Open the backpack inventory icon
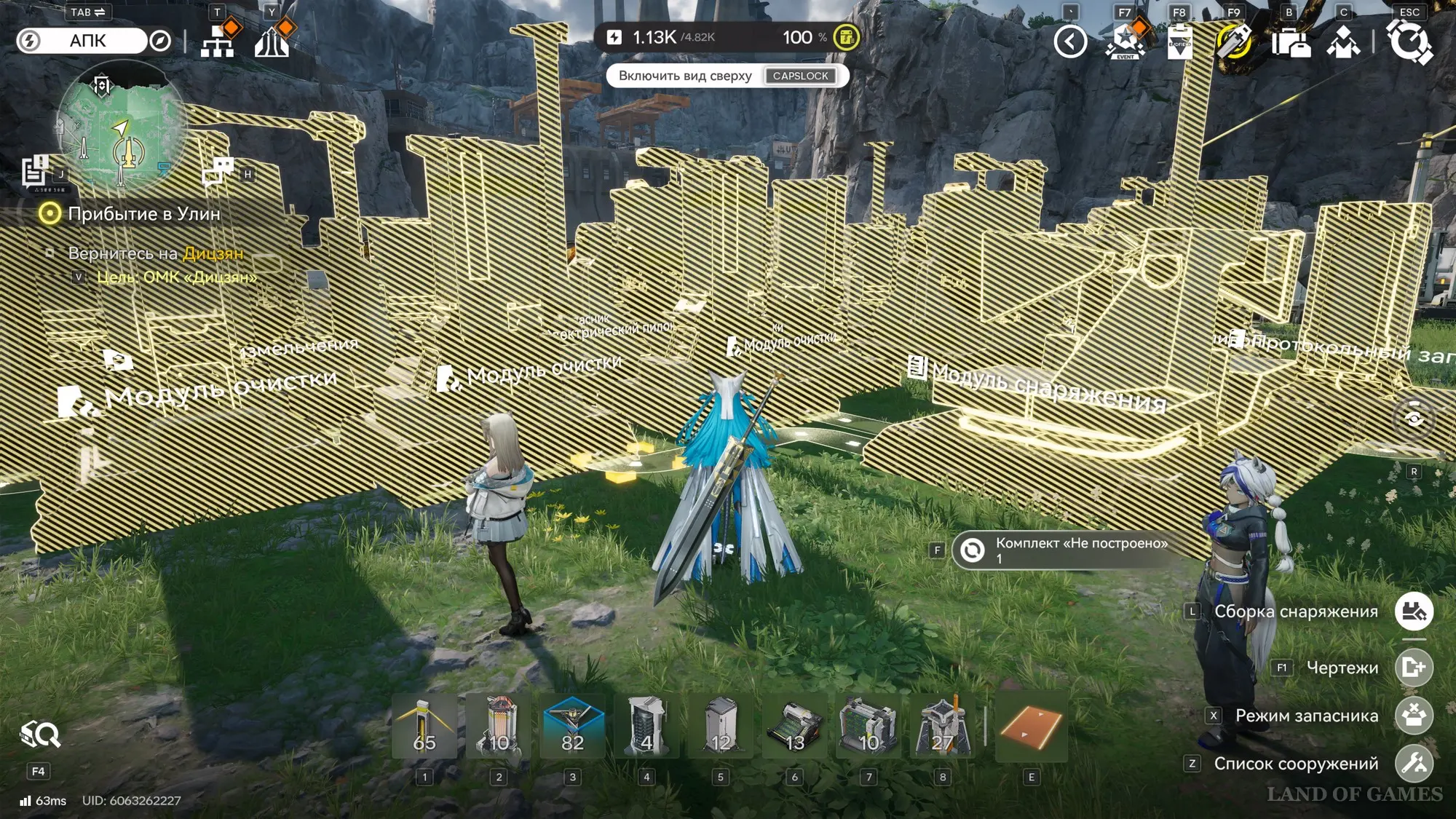Image resolution: width=1456 pixels, height=819 pixels. tap(1289, 42)
